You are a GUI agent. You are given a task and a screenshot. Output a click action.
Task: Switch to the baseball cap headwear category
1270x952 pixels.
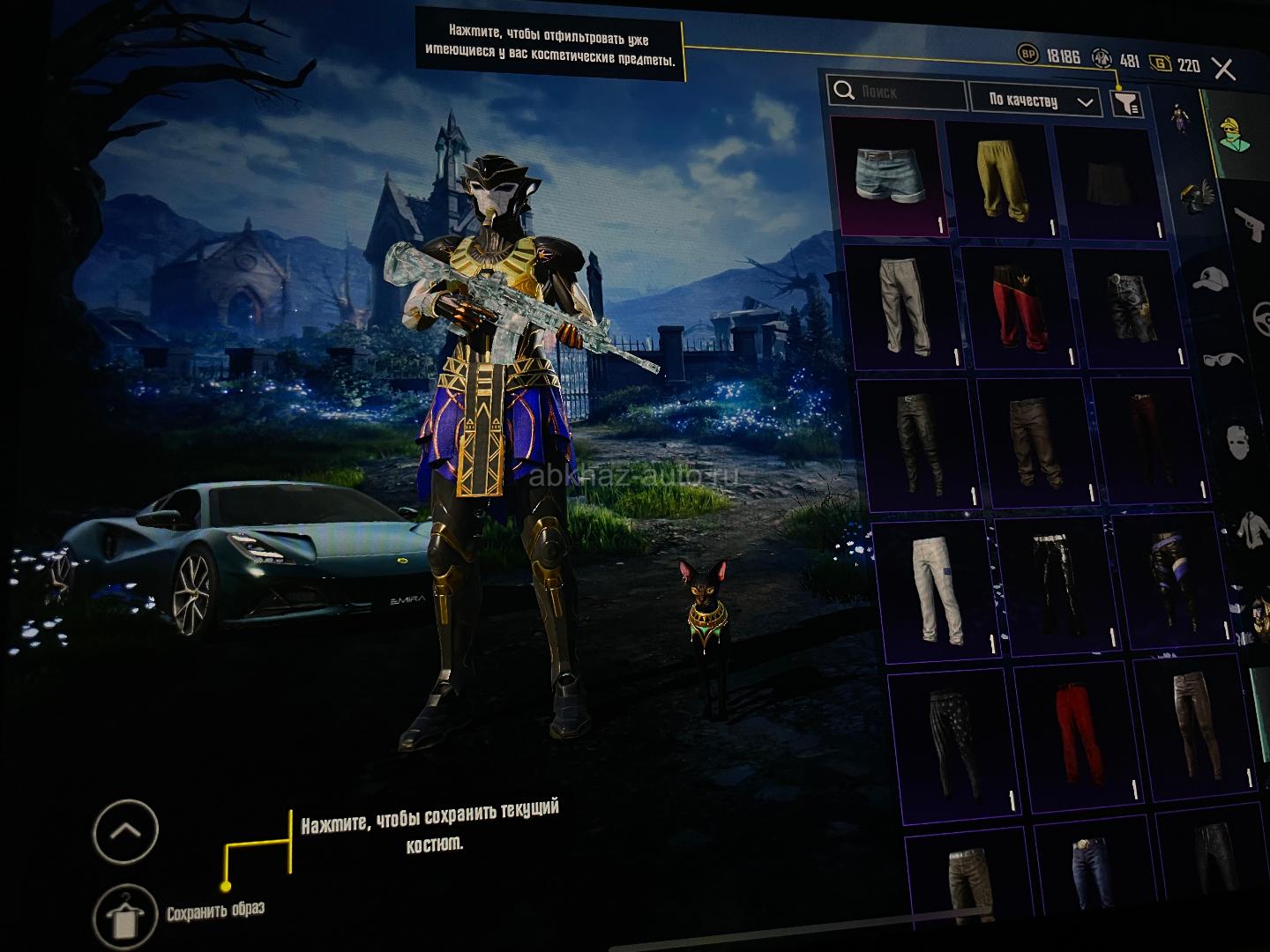coord(1211,279)
